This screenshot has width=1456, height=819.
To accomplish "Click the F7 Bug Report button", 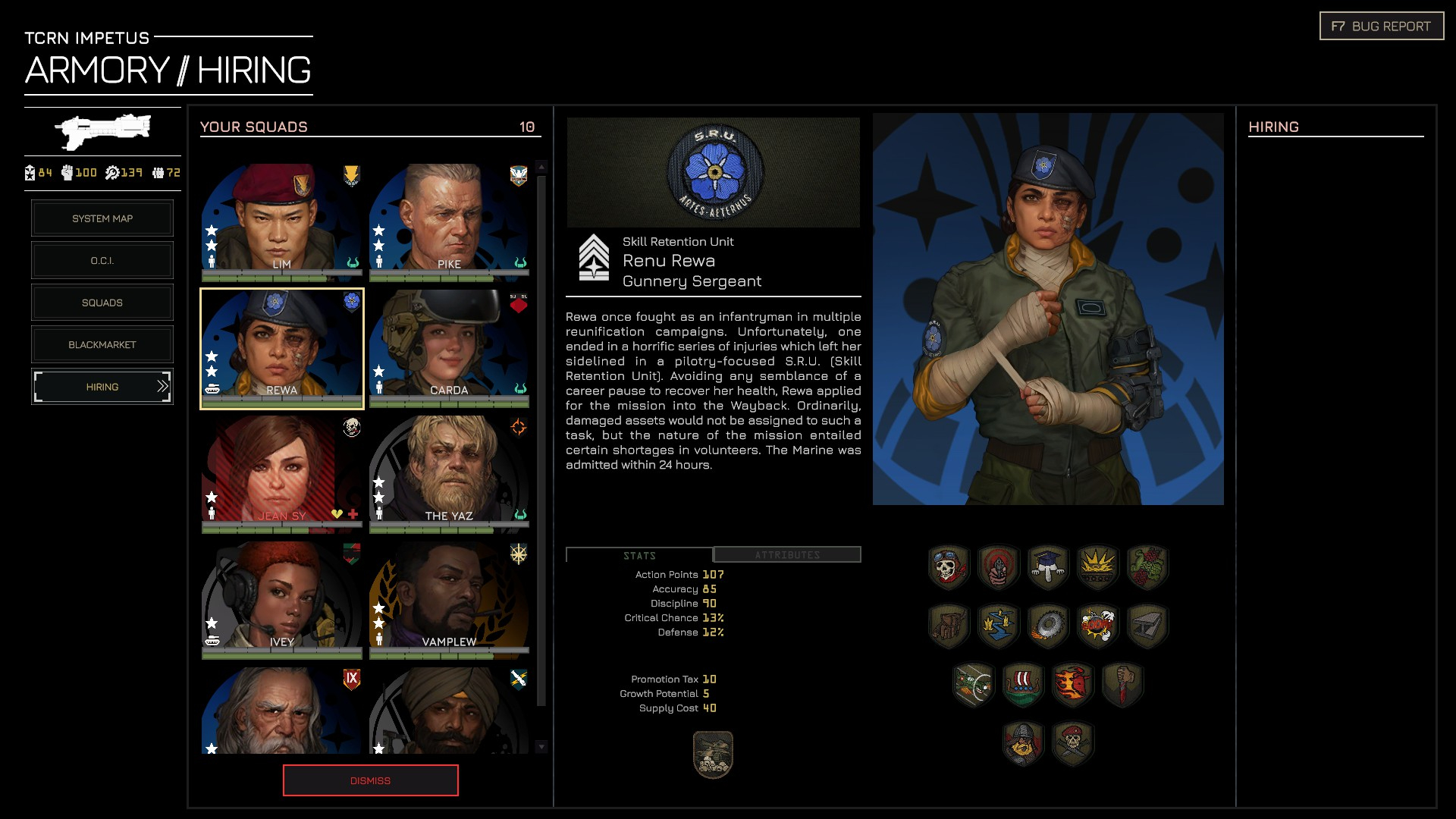I will 1381,27.
